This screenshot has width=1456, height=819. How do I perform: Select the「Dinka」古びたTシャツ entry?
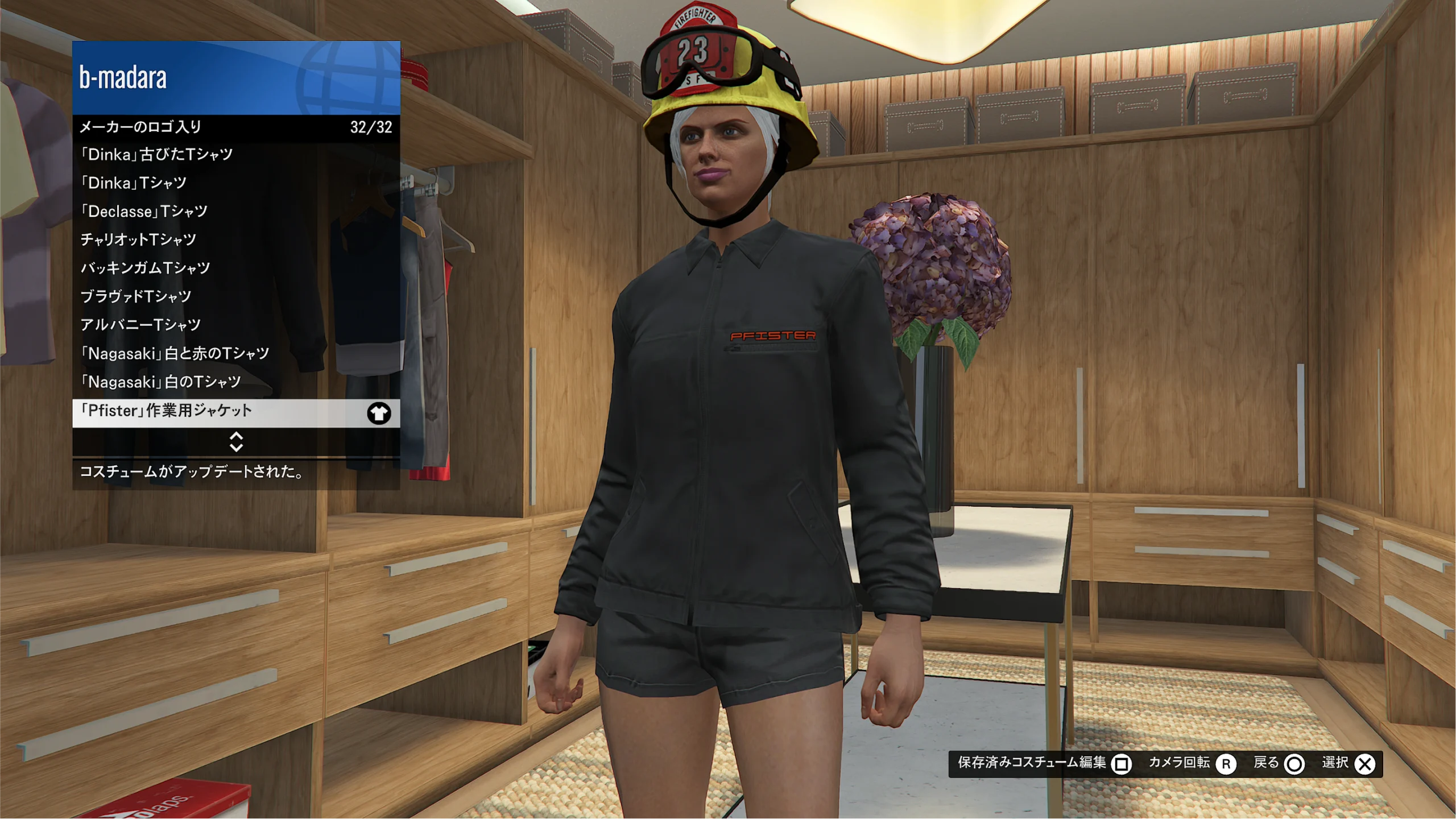click(235, 155)
